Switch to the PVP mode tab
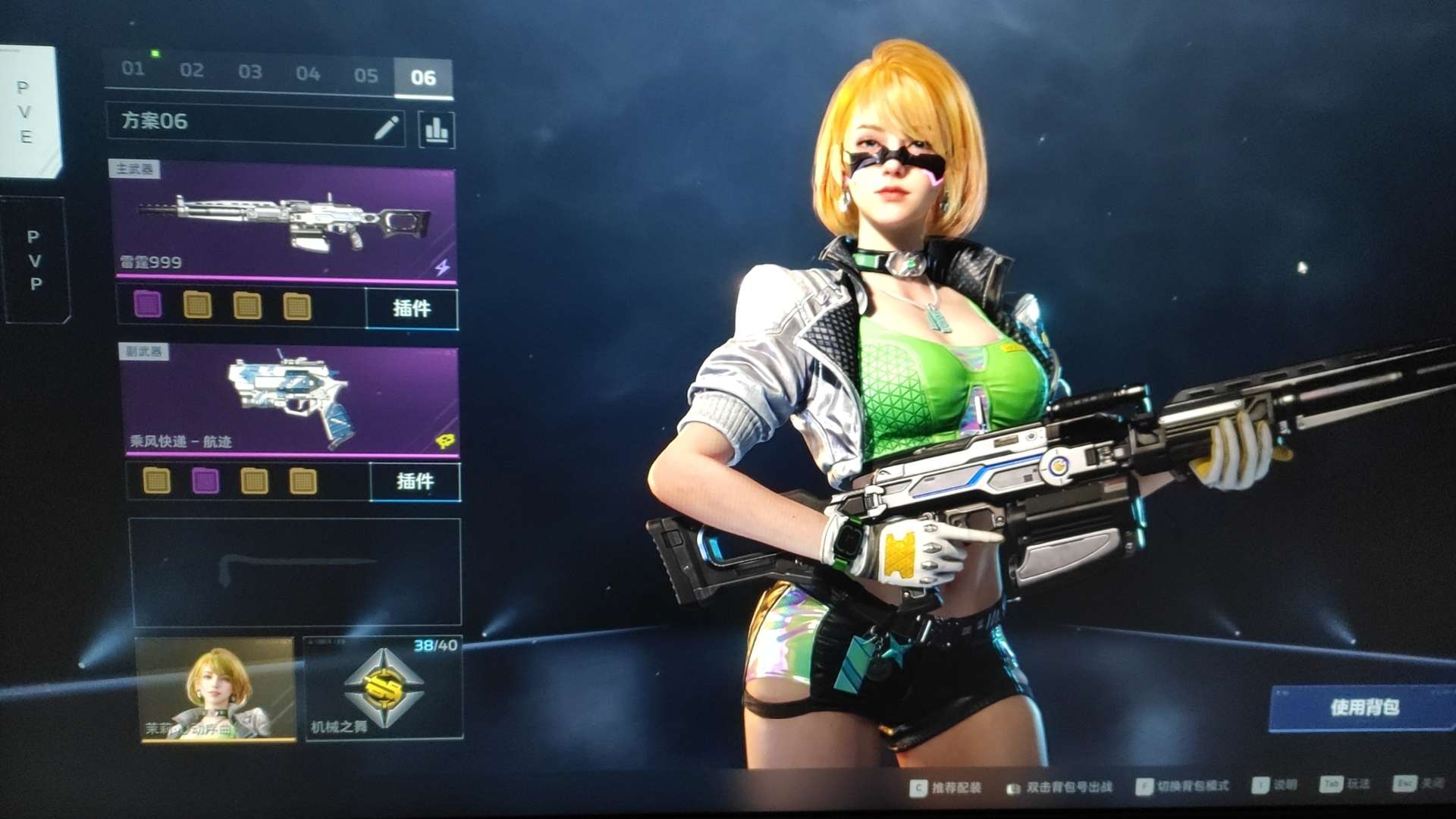The height and width of the screenshot is (819, 1456). pos(34,260)
